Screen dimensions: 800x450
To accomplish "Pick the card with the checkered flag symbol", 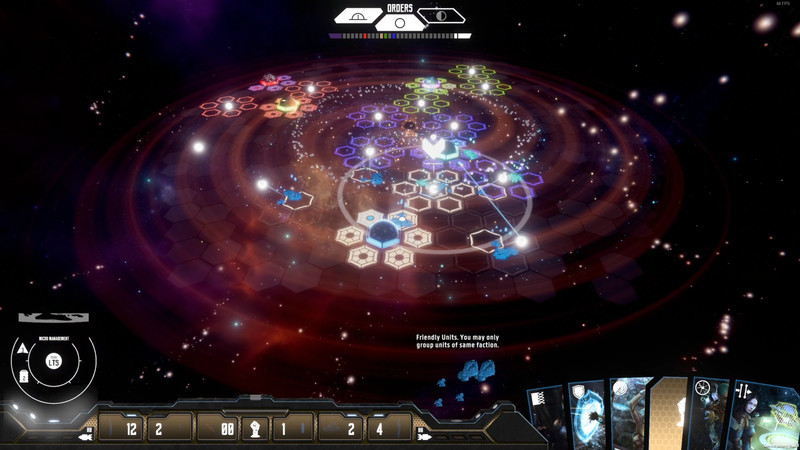I will tap(546, 416).
